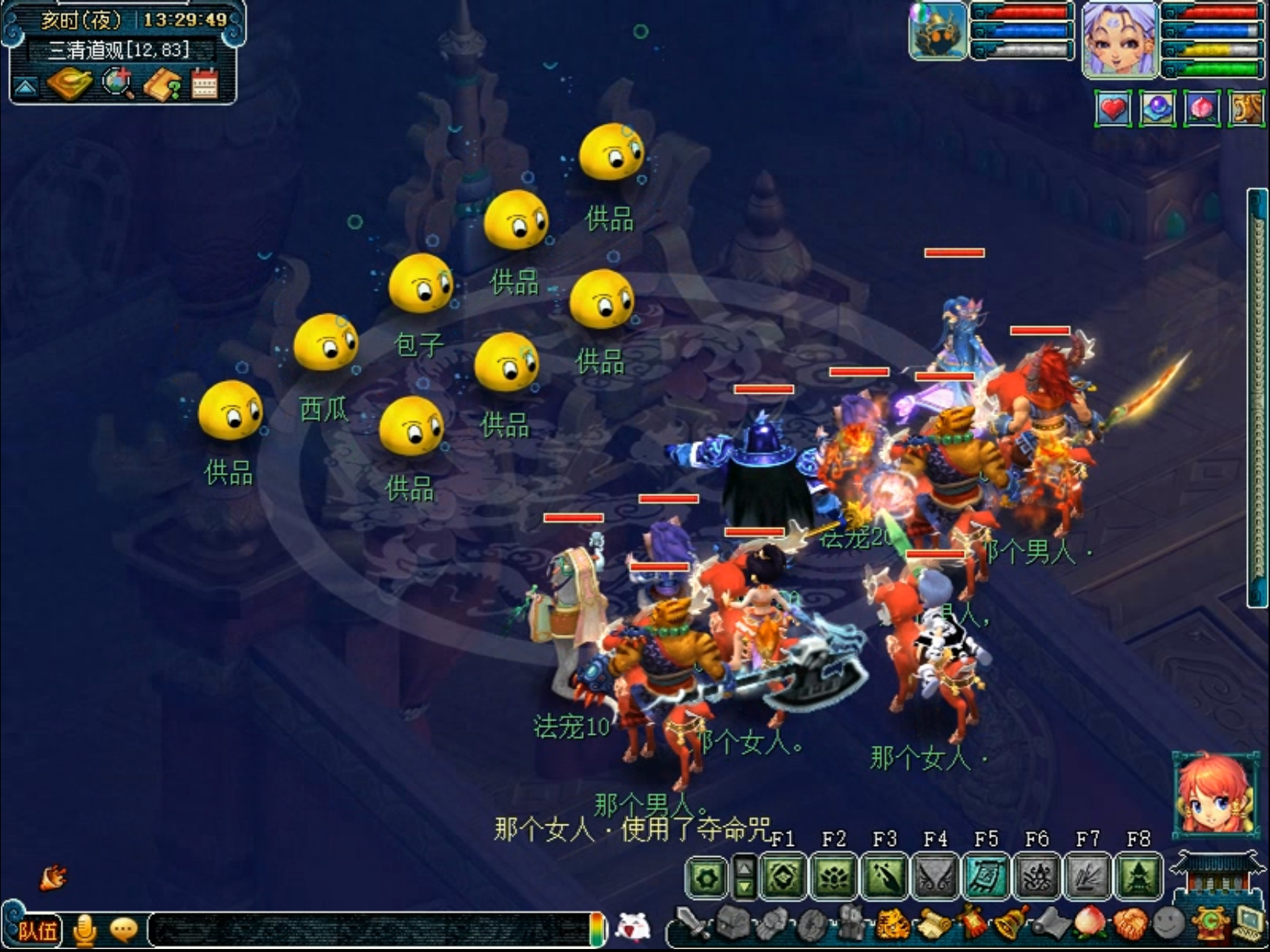Image resolution: width=1270 pixels, height=952 pixels.
Task: Click the red-haired girl portrait
Action: pyautogui.click(x=1214, y=793)
